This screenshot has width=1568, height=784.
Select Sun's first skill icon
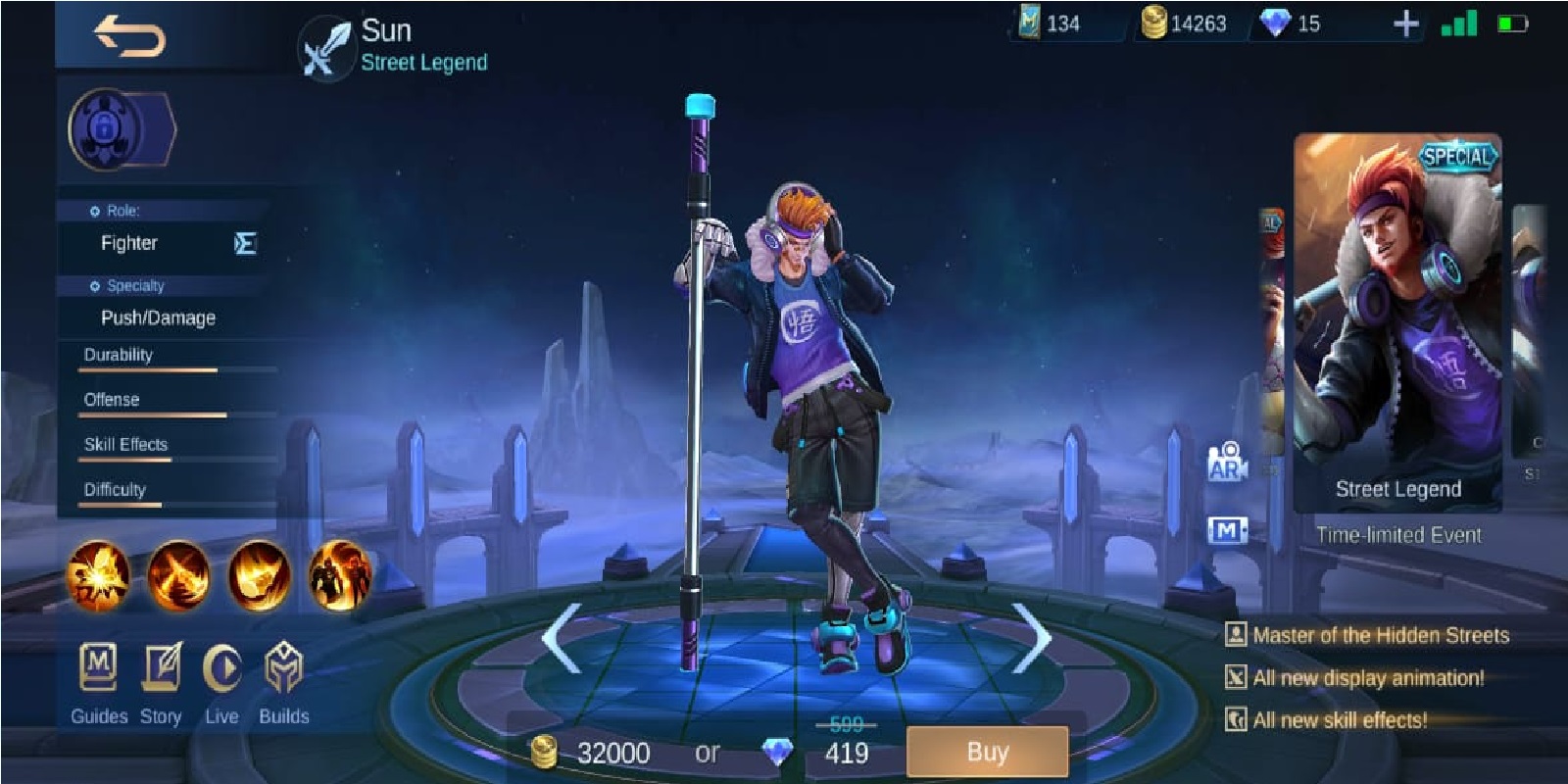pyautogui.click(x=95, y=576)
